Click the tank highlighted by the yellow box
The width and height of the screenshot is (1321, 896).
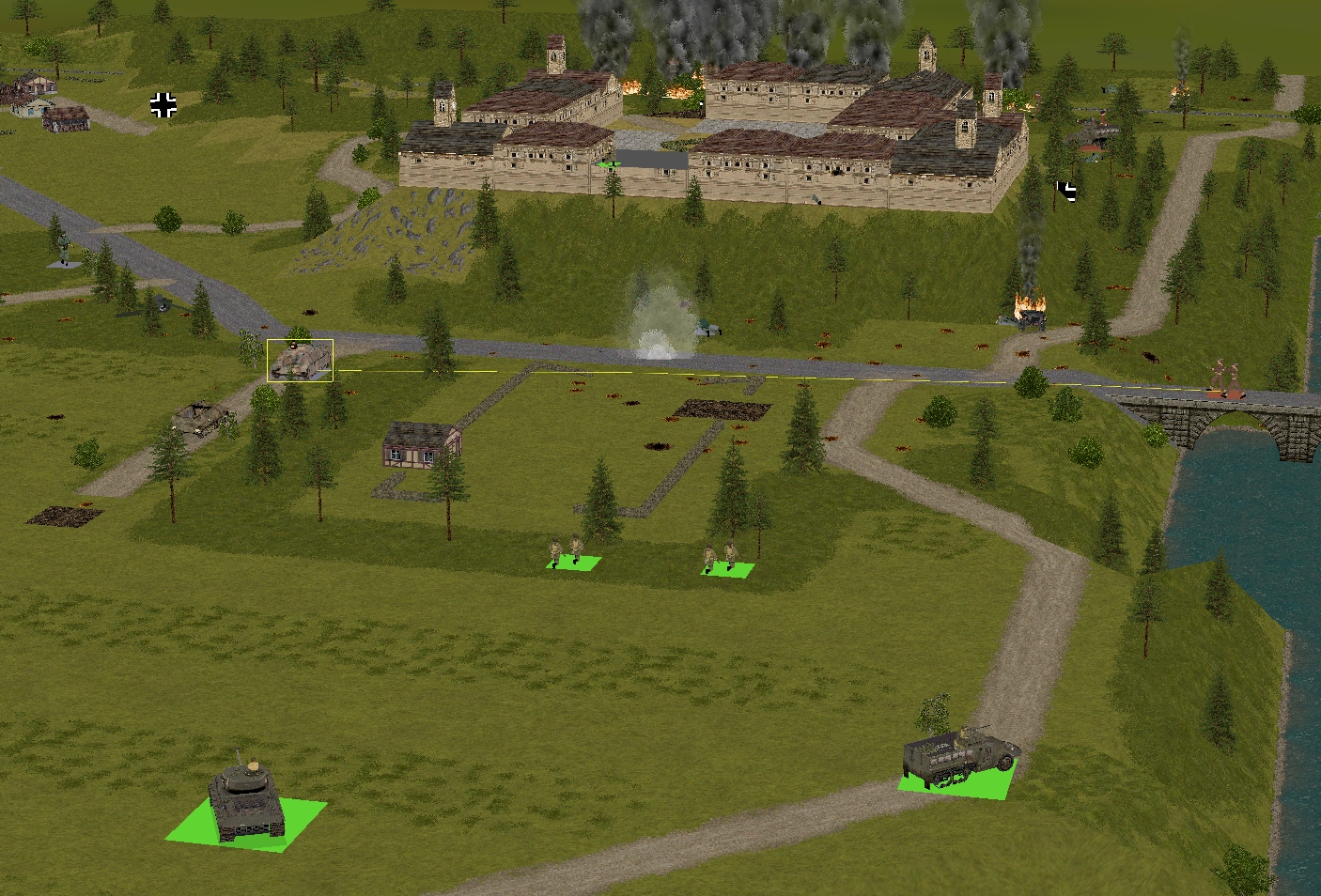click(300, 361)
